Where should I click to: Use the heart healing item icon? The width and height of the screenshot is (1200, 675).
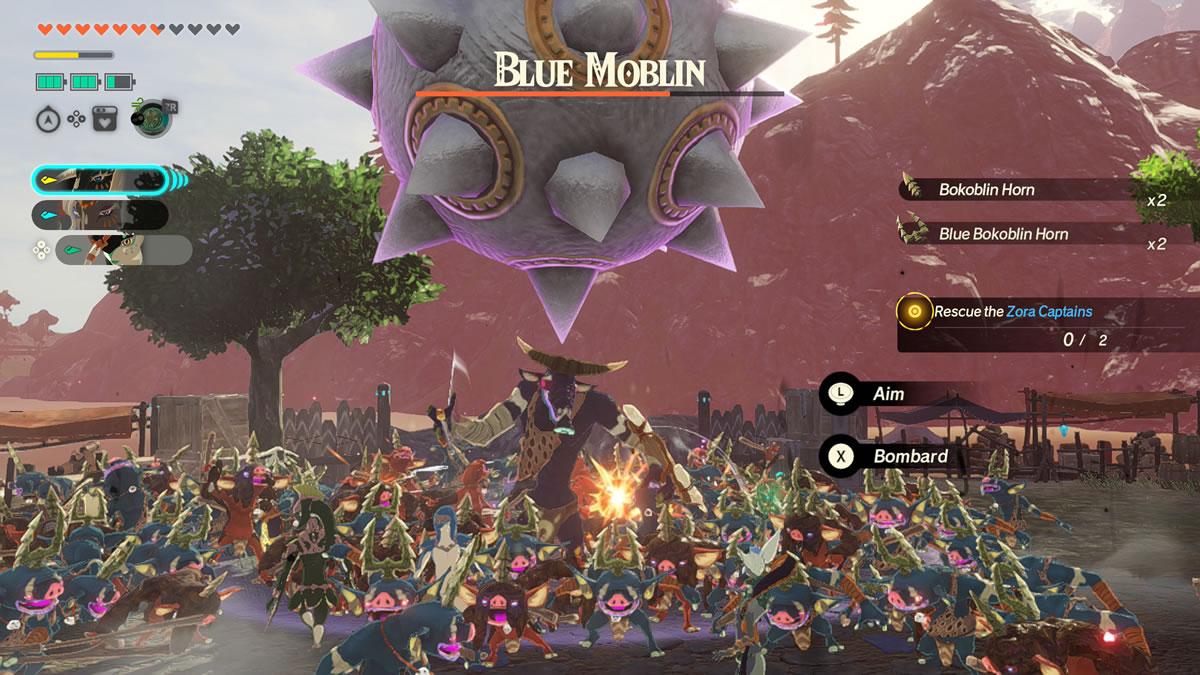[x=104, y=120]
